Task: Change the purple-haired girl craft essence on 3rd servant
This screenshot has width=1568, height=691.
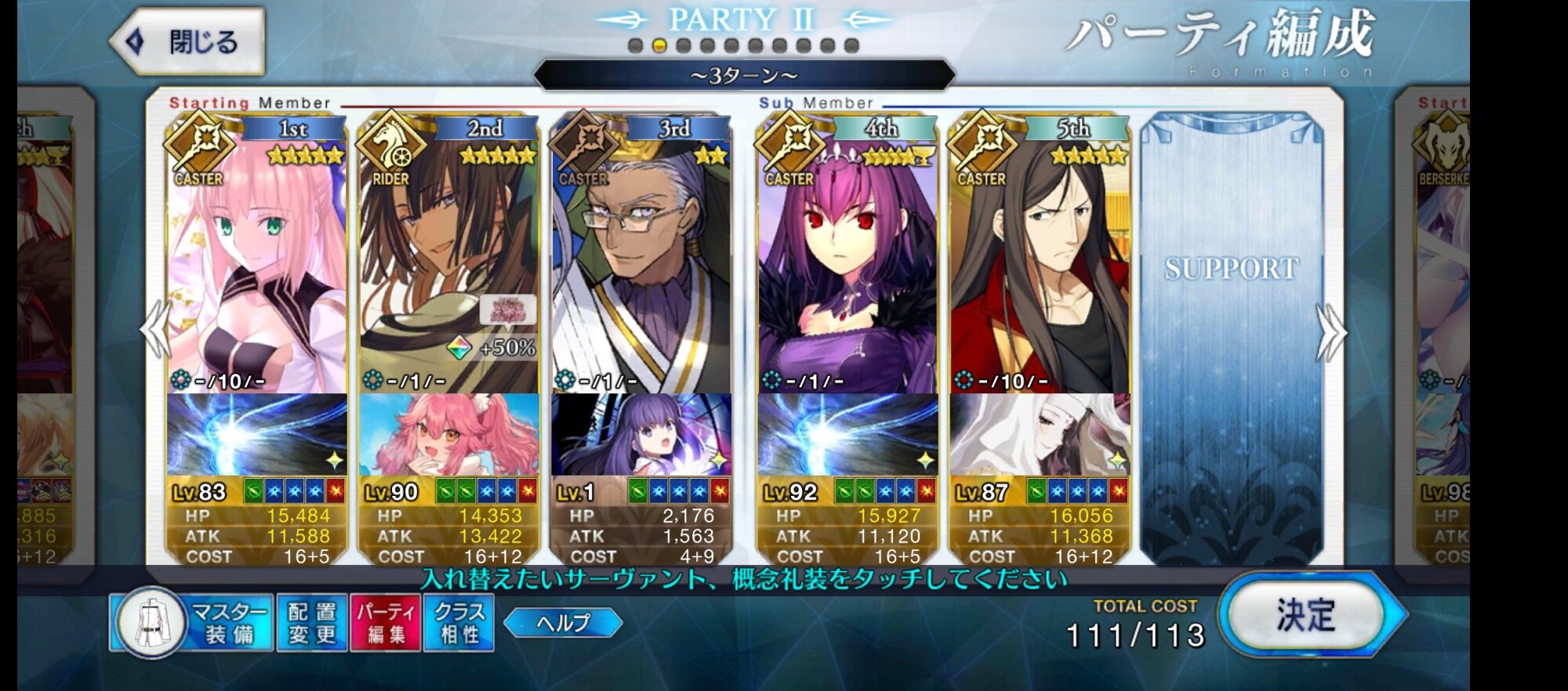Action: pyautogui.click(x=641, y=435)
